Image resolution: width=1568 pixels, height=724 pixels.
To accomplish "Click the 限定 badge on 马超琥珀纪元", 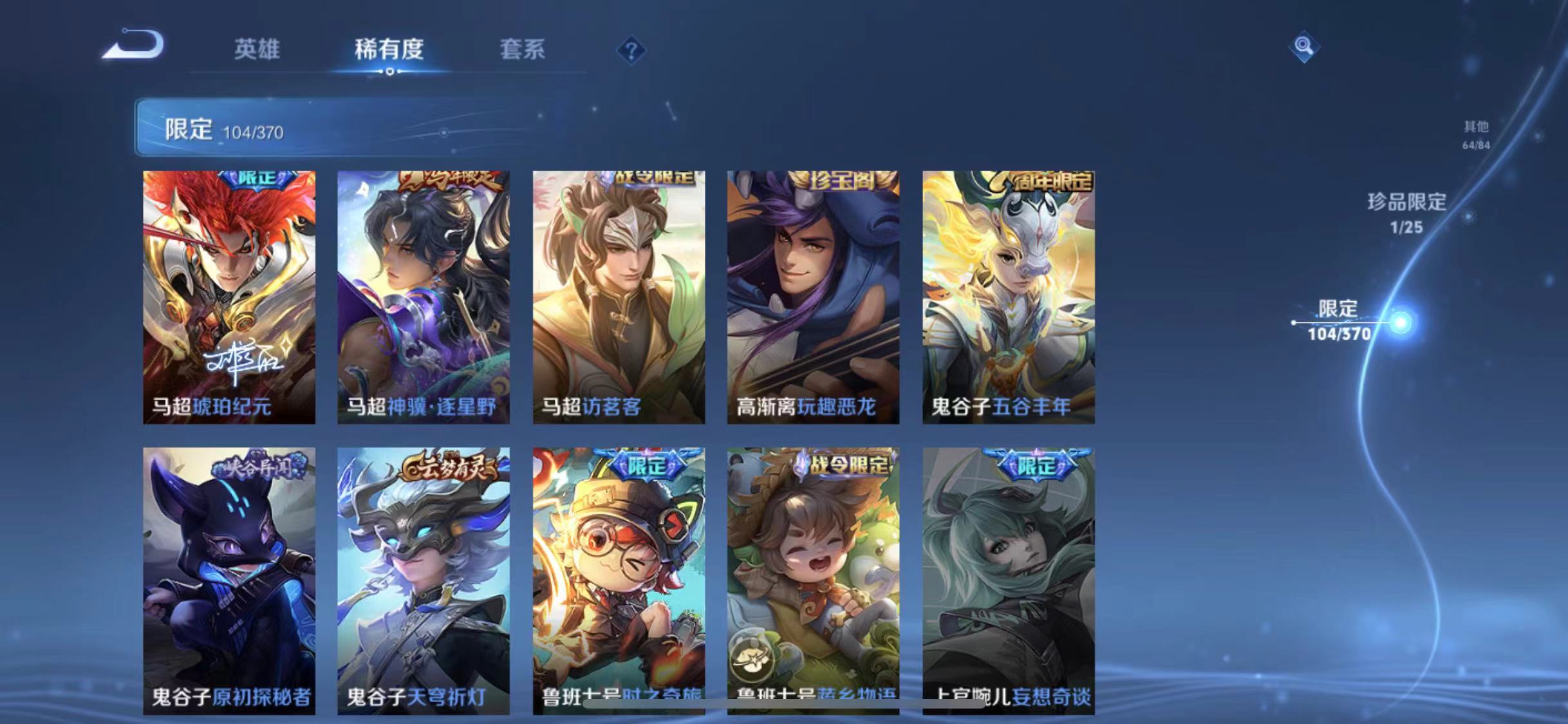I will point(256,181).
